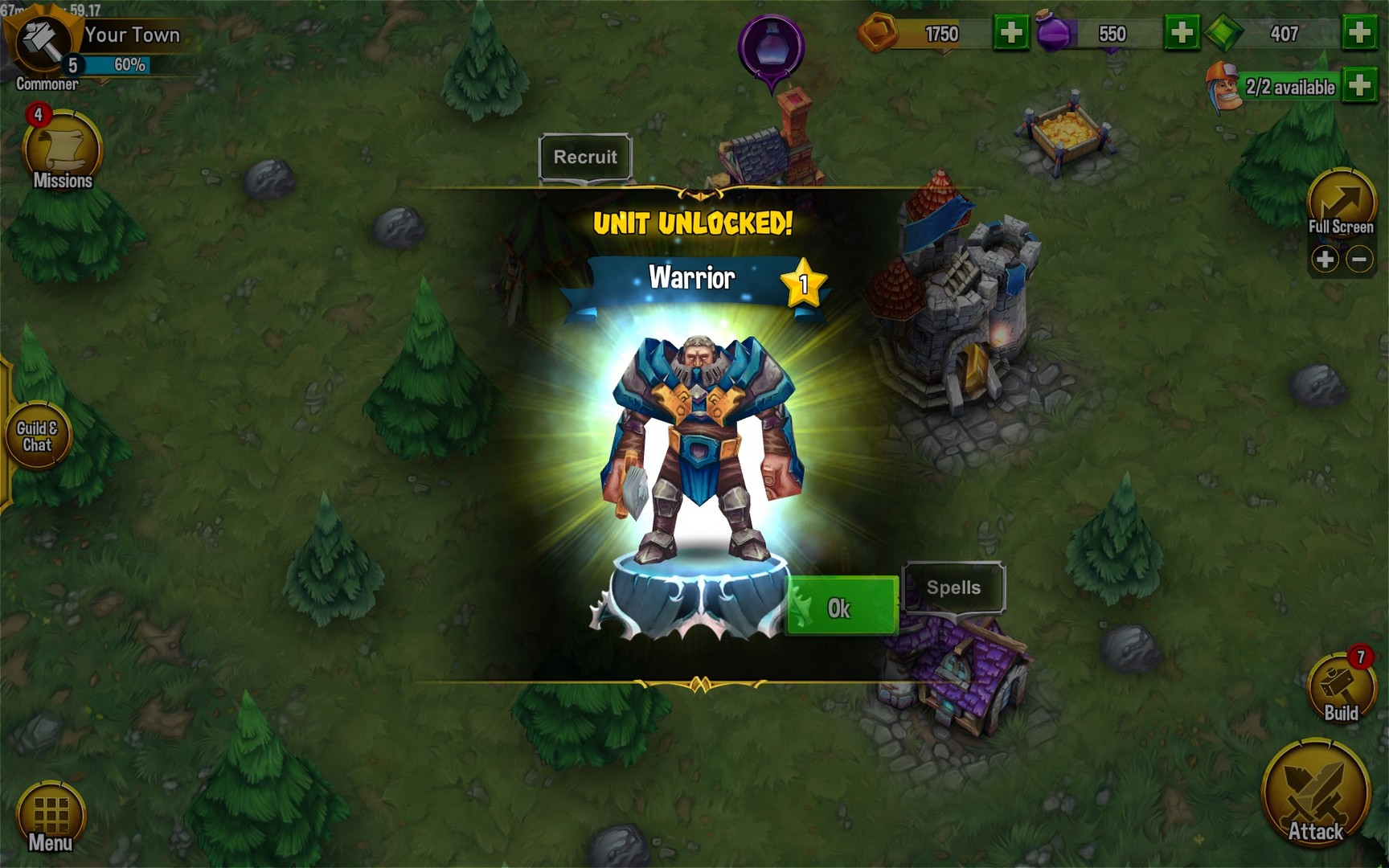Select the Recruit tab
The width and height of the screenshot is (1389, 868).
click(586, 158)
